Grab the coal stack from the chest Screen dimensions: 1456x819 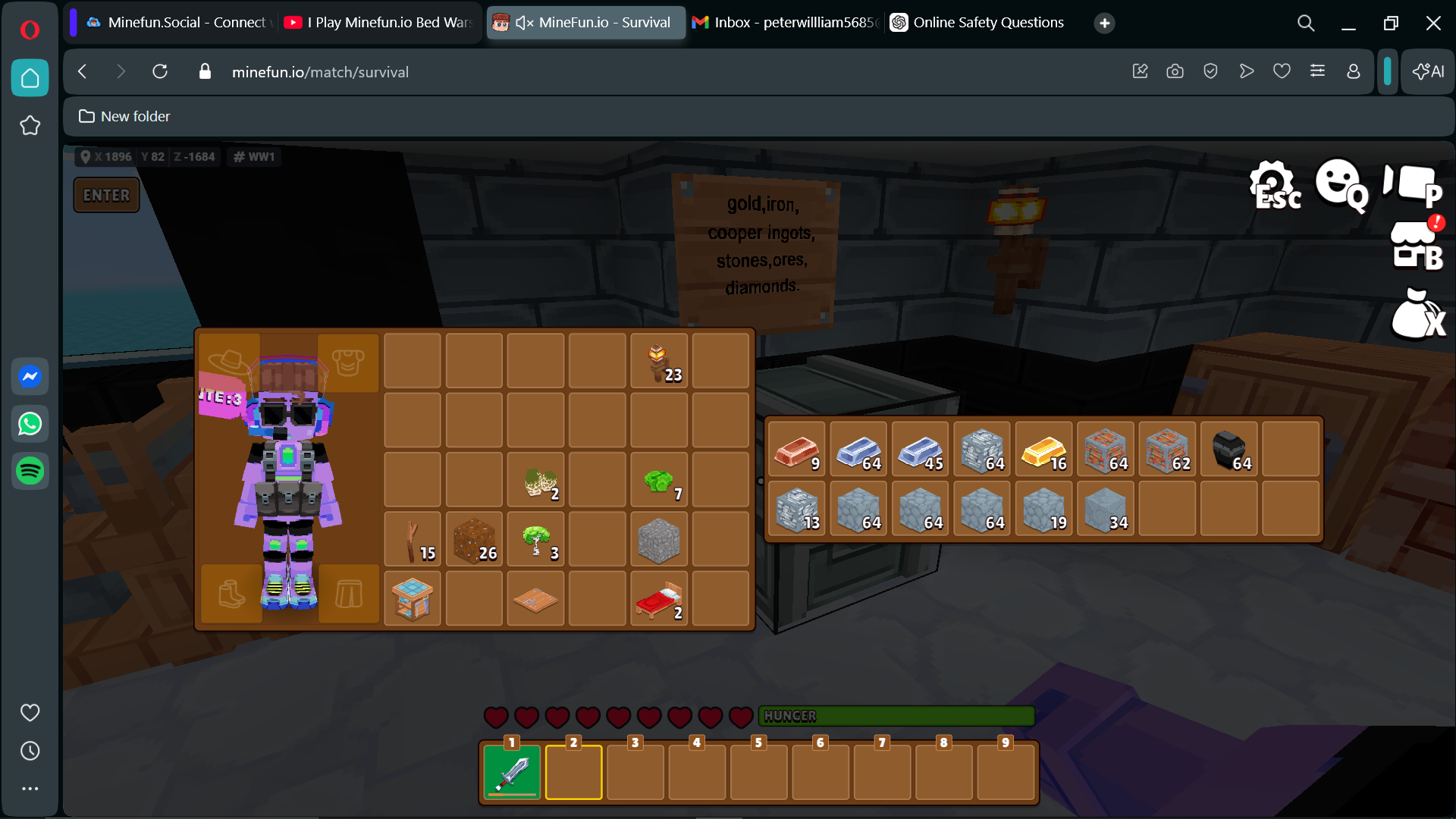(1229, 450)
